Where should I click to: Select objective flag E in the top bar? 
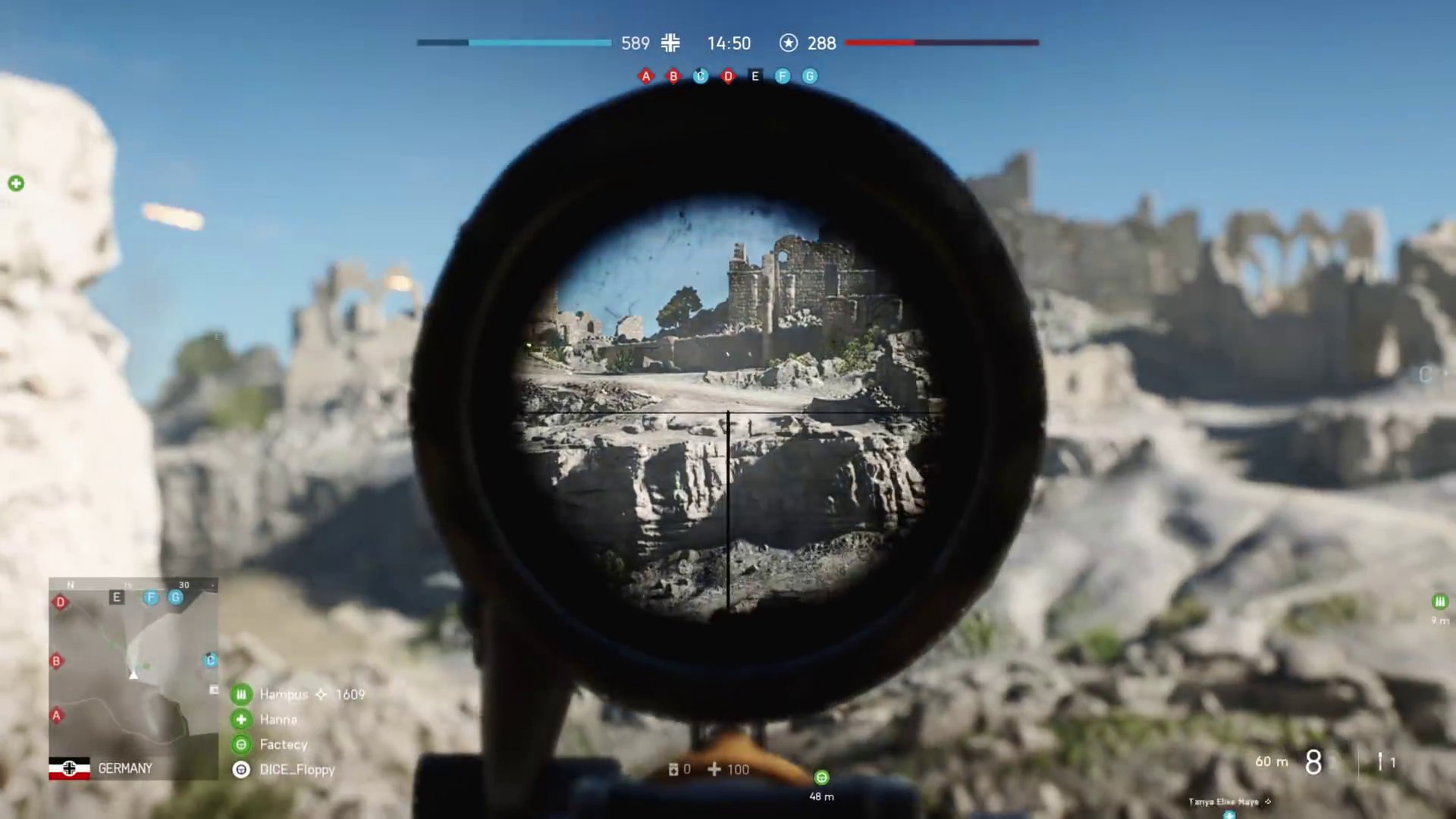[755, 76]
